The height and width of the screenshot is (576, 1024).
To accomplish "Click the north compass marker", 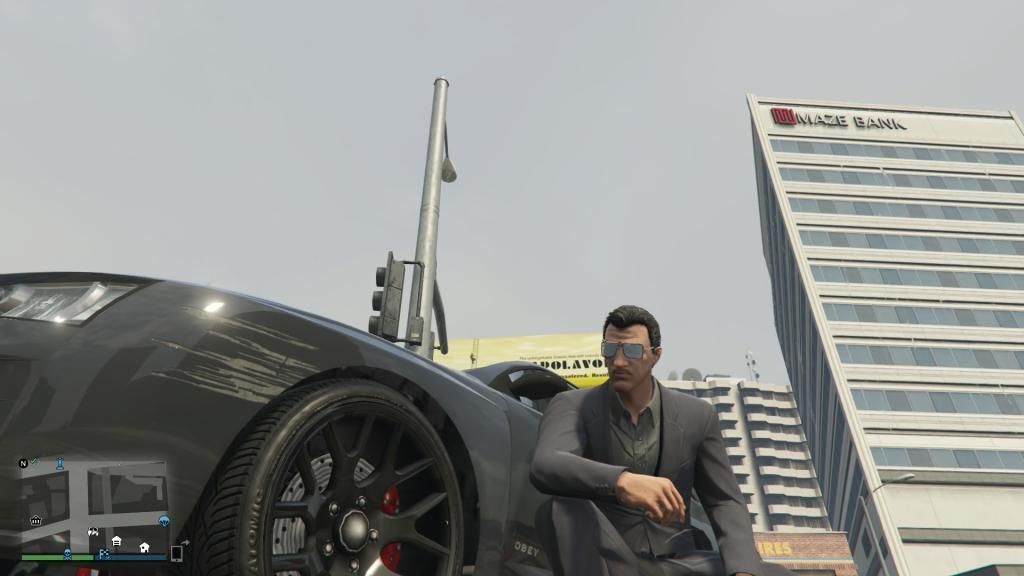I will 23,463.
